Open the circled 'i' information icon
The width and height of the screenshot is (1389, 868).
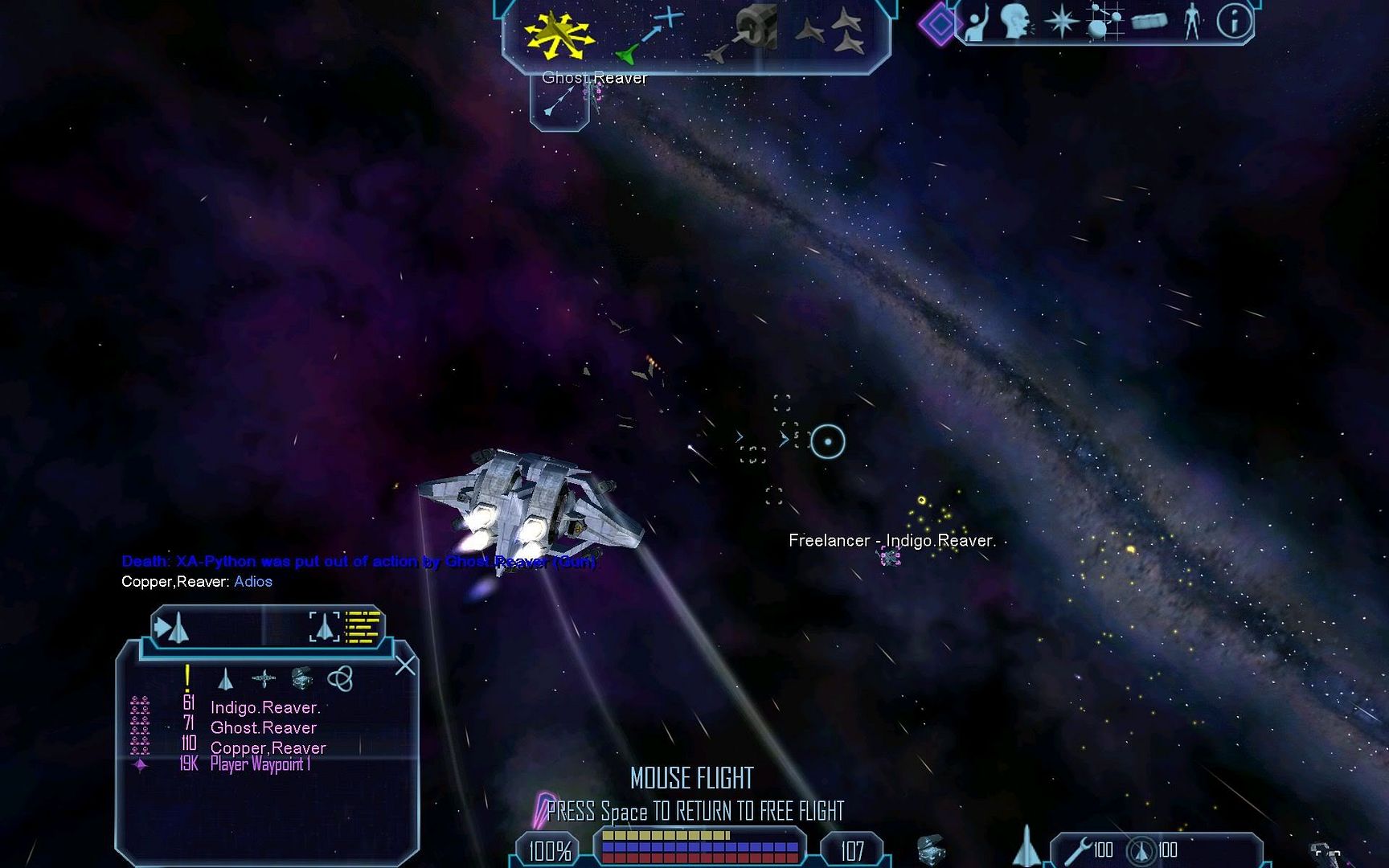(1234, 22)
